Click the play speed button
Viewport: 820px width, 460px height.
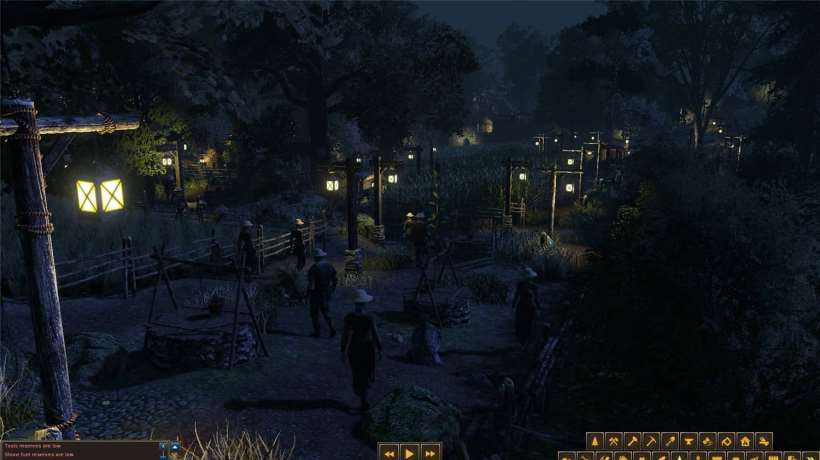coord(409,452)
